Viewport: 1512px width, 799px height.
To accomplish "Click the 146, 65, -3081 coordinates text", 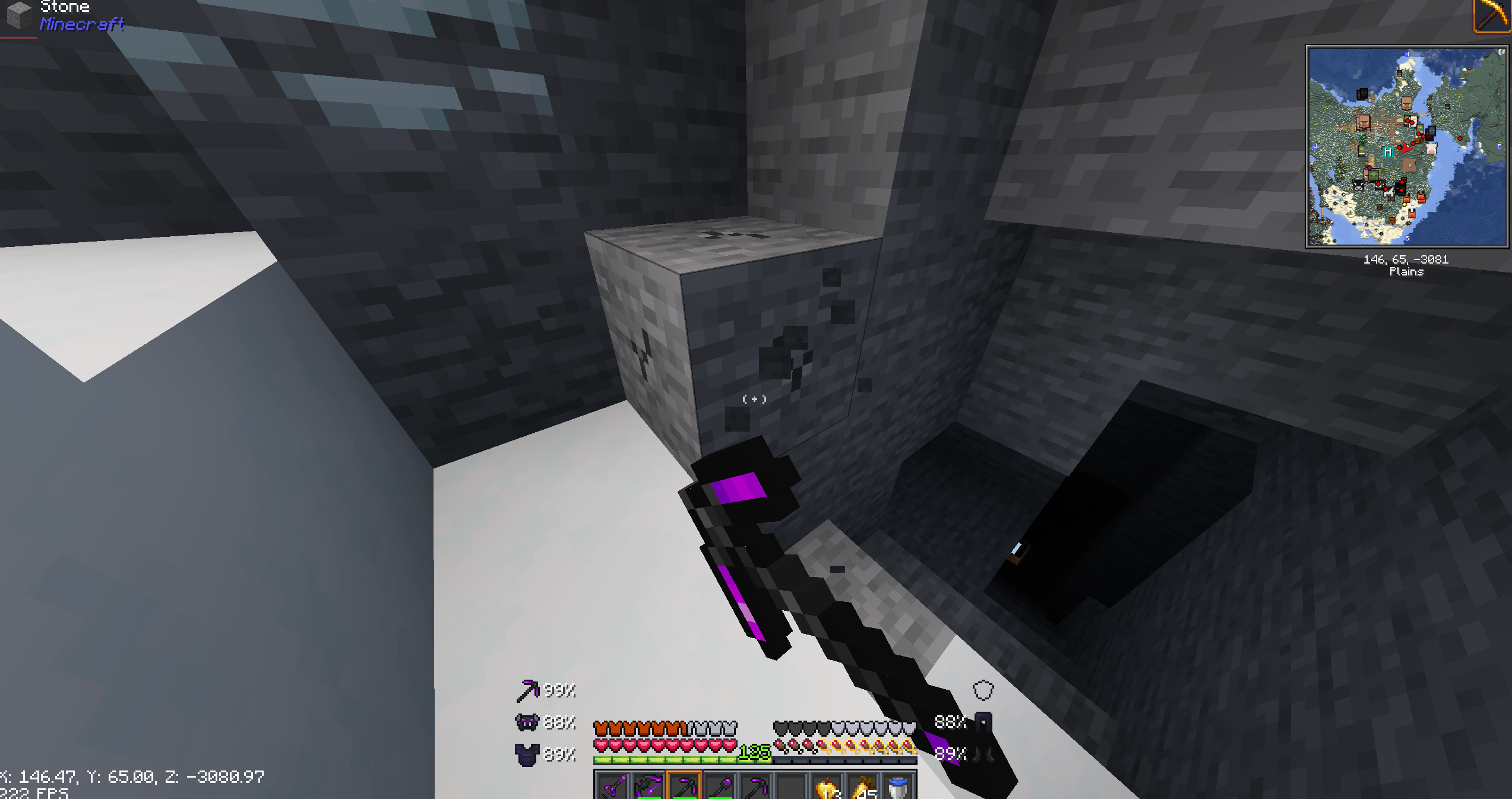I will click(1406, 259).
